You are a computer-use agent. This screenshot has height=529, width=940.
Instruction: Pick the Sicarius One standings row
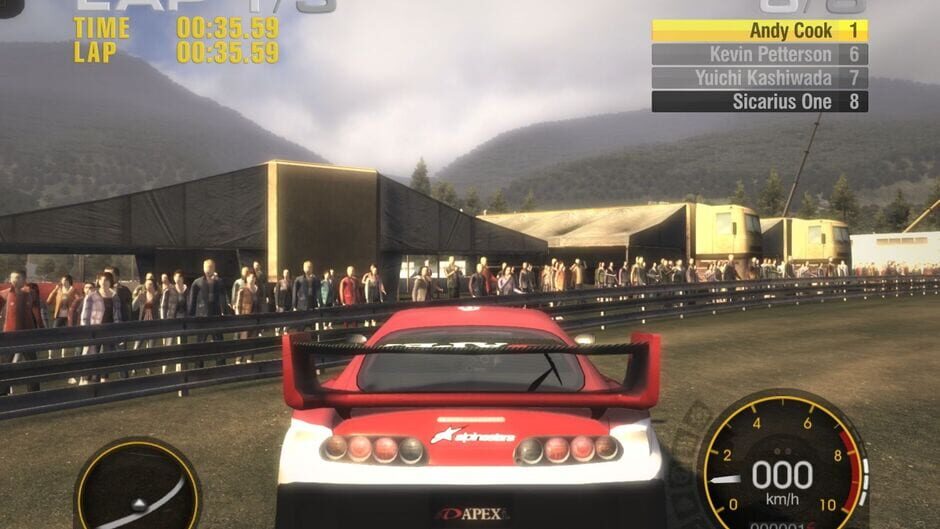point(759,102)
